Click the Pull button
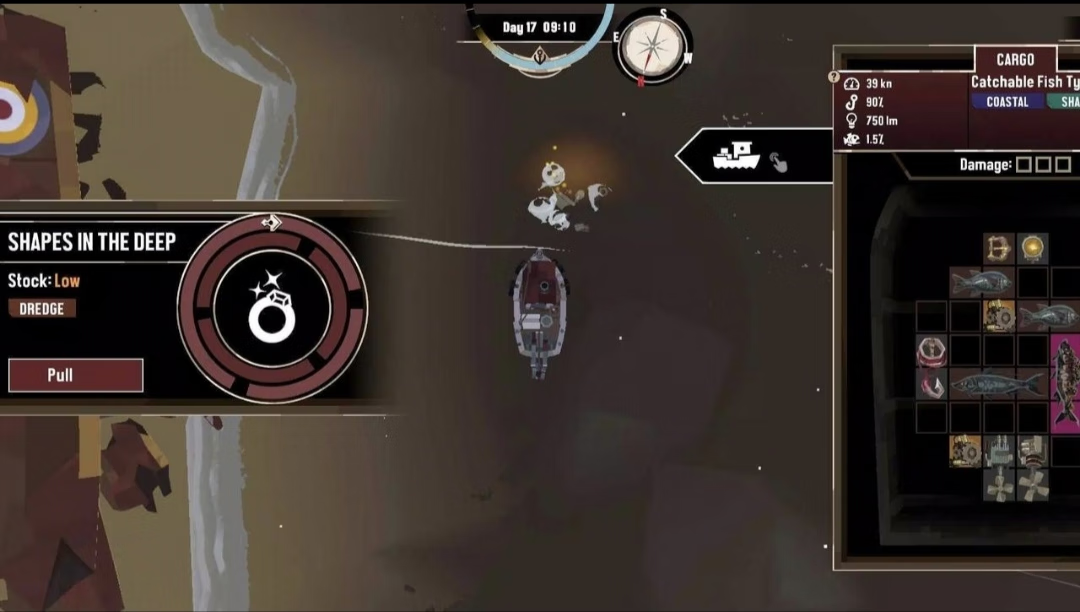Image resolution: width=1080 pixels, height=612 pixels. point(75,375)
